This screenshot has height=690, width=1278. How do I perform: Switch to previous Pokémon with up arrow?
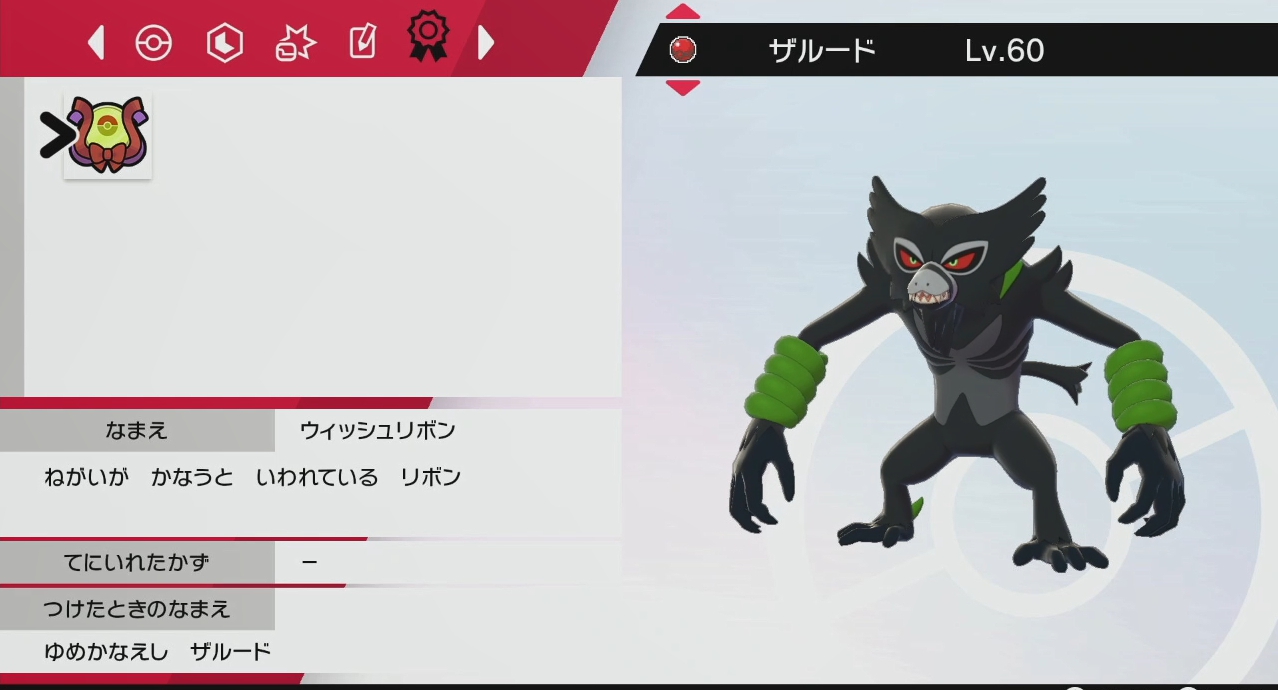coord(683,12)
